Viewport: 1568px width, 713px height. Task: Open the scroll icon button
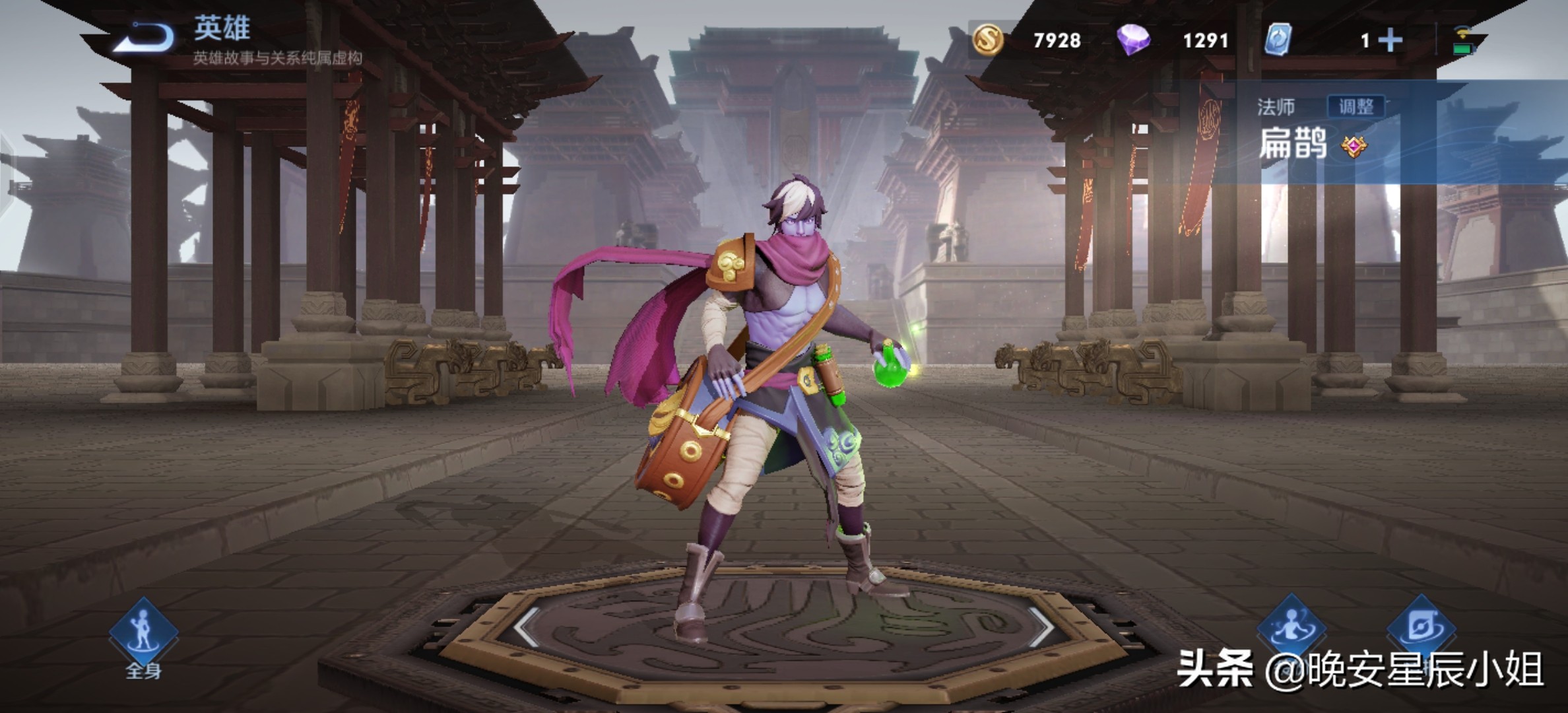pos(1421,627)
